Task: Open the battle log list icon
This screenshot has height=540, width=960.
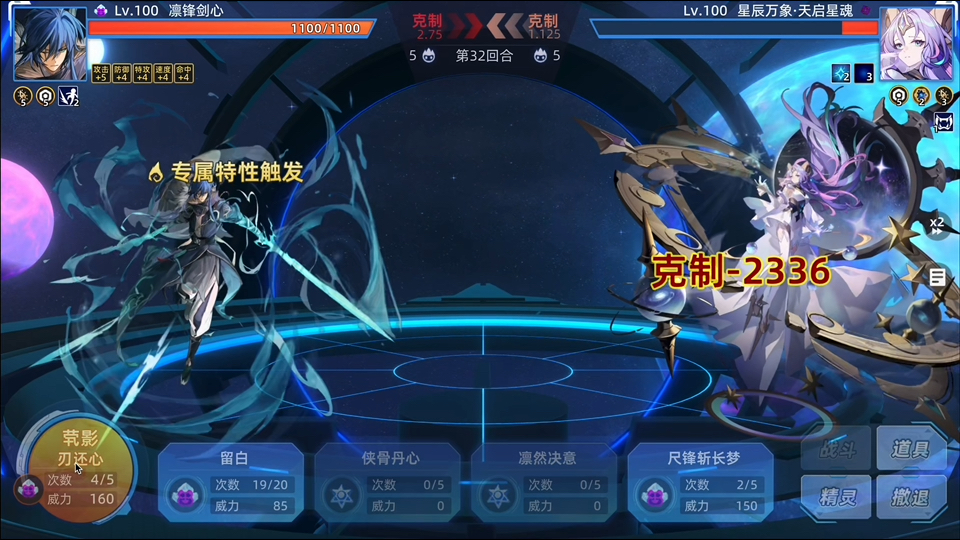Action: pyautogui.click(x=937, y=277)
